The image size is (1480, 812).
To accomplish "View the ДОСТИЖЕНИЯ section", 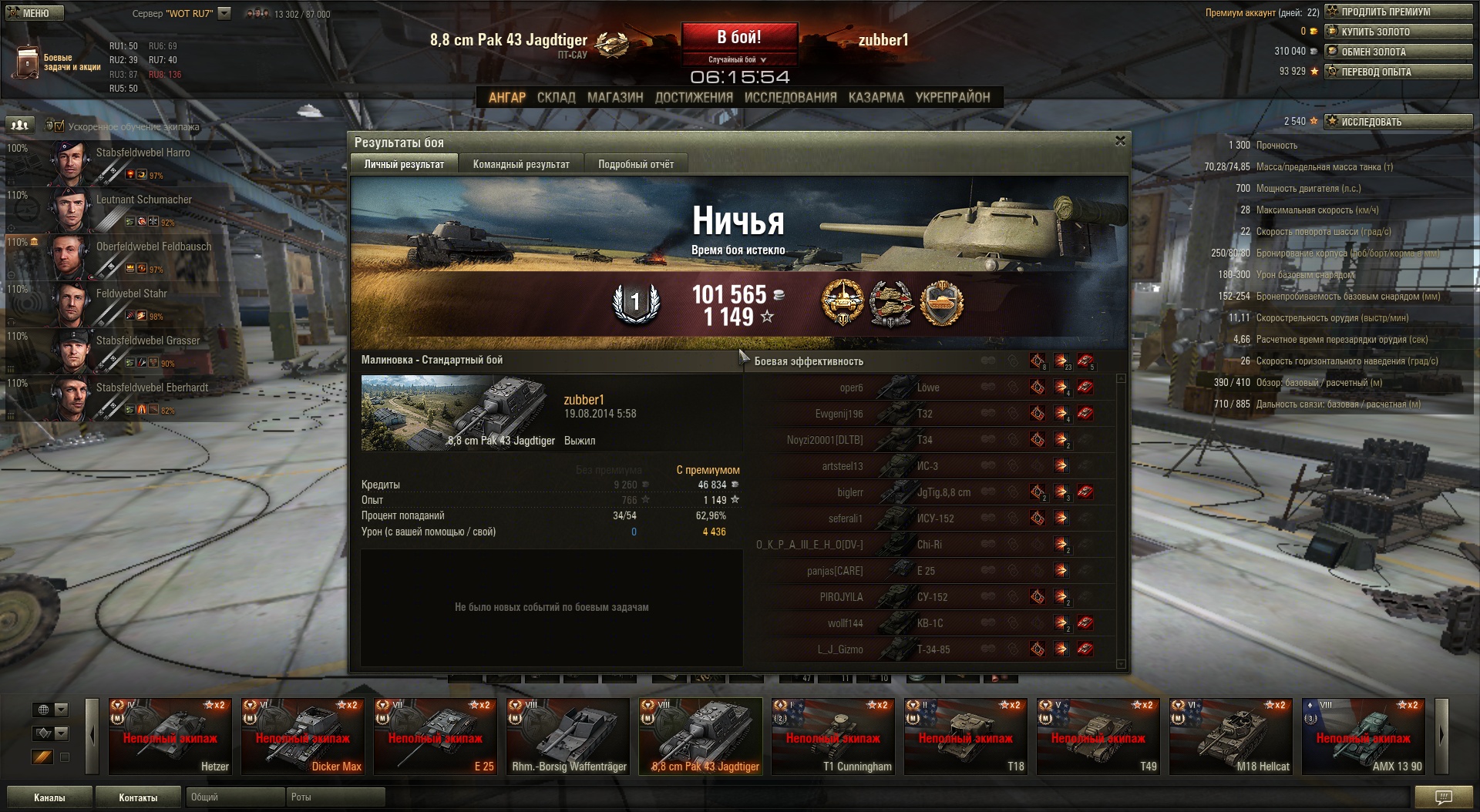I will (x=694, y=97).
